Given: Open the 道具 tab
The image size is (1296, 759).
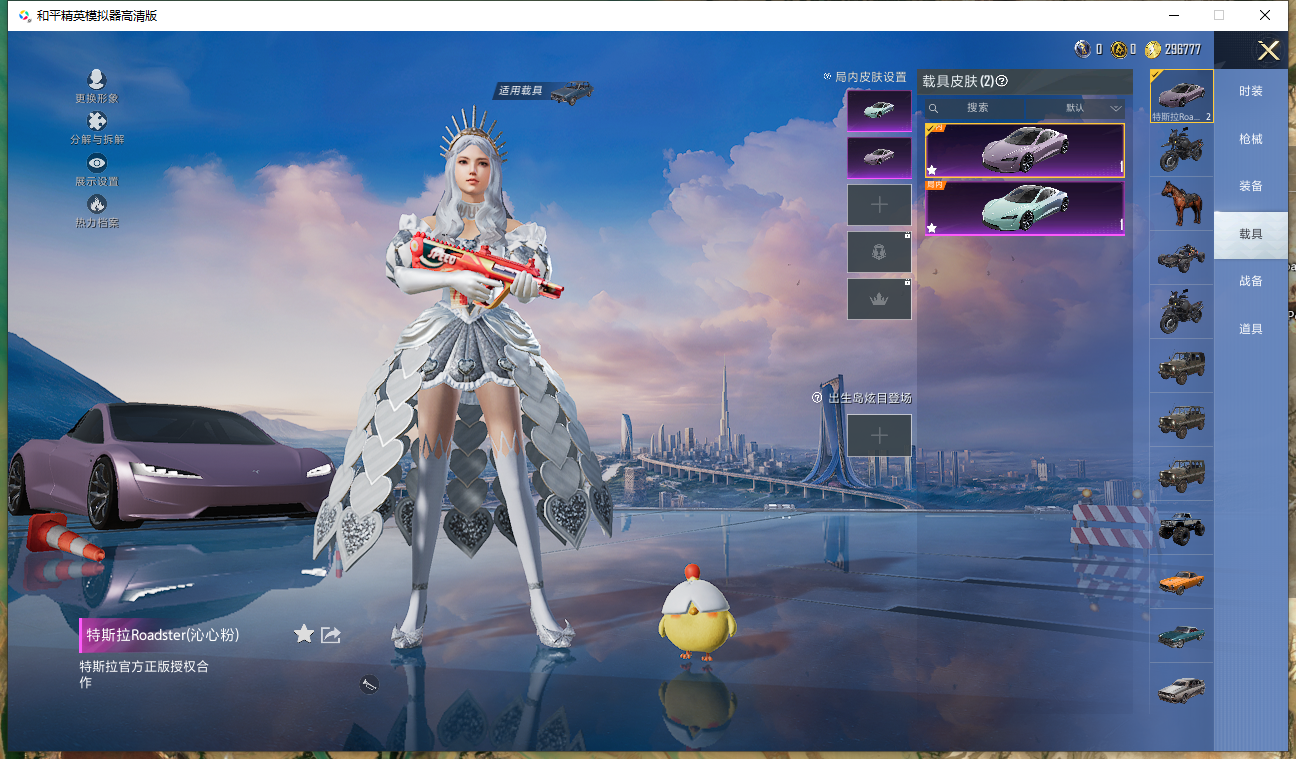Looking at the screenshot, I should (1250, 329).
